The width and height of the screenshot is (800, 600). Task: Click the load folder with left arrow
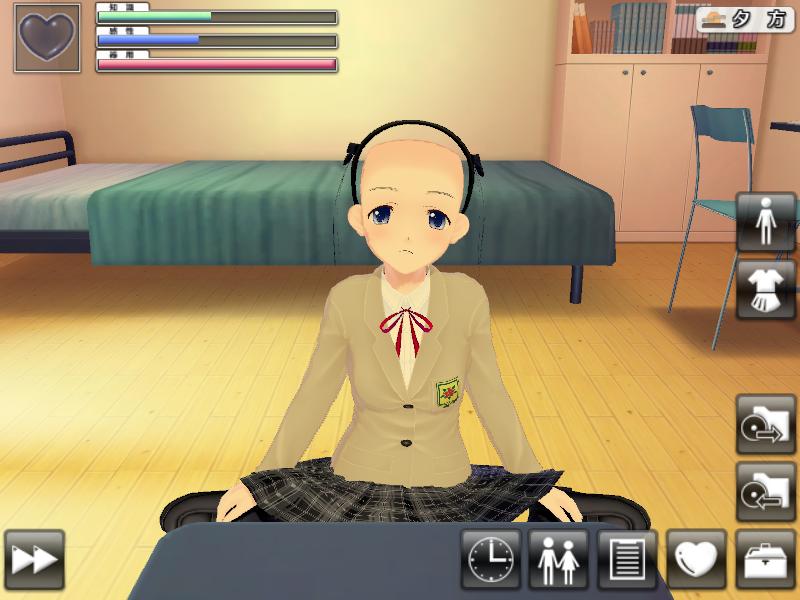tap(765, 491)
